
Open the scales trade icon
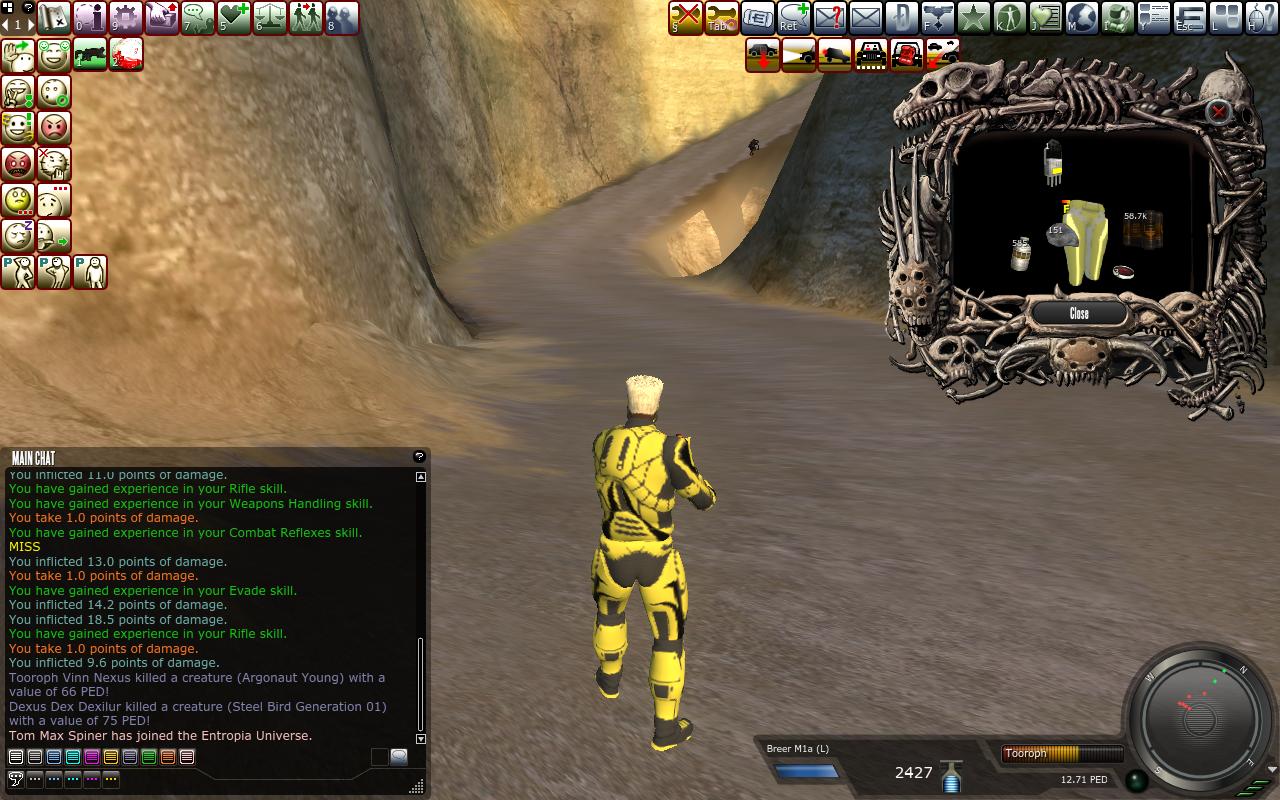tap(269, 17)
